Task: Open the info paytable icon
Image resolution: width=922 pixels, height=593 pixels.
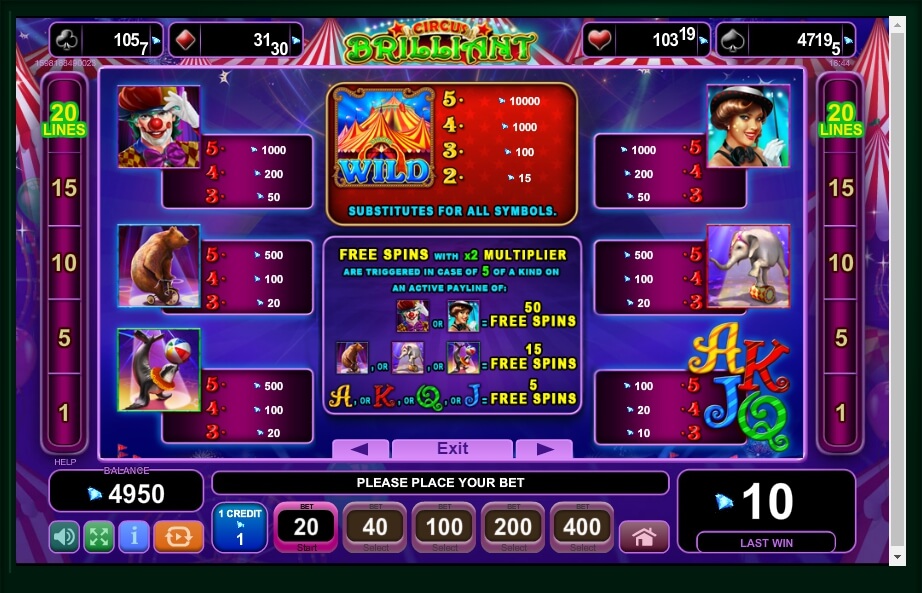Action: [x=133, y=537]
